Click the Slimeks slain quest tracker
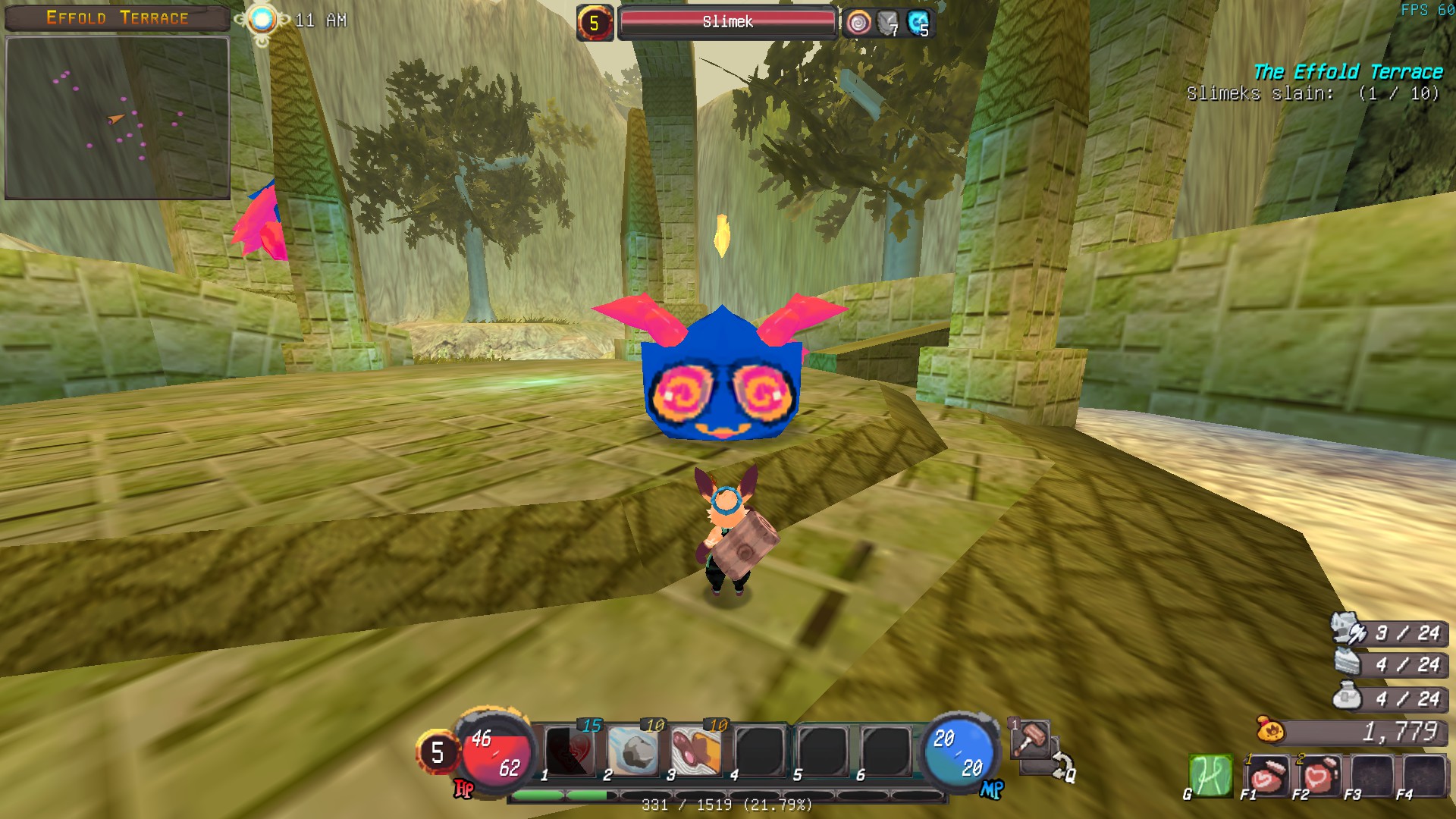This screenshot has height=819, width=1456. click(x=1312, y=93)
